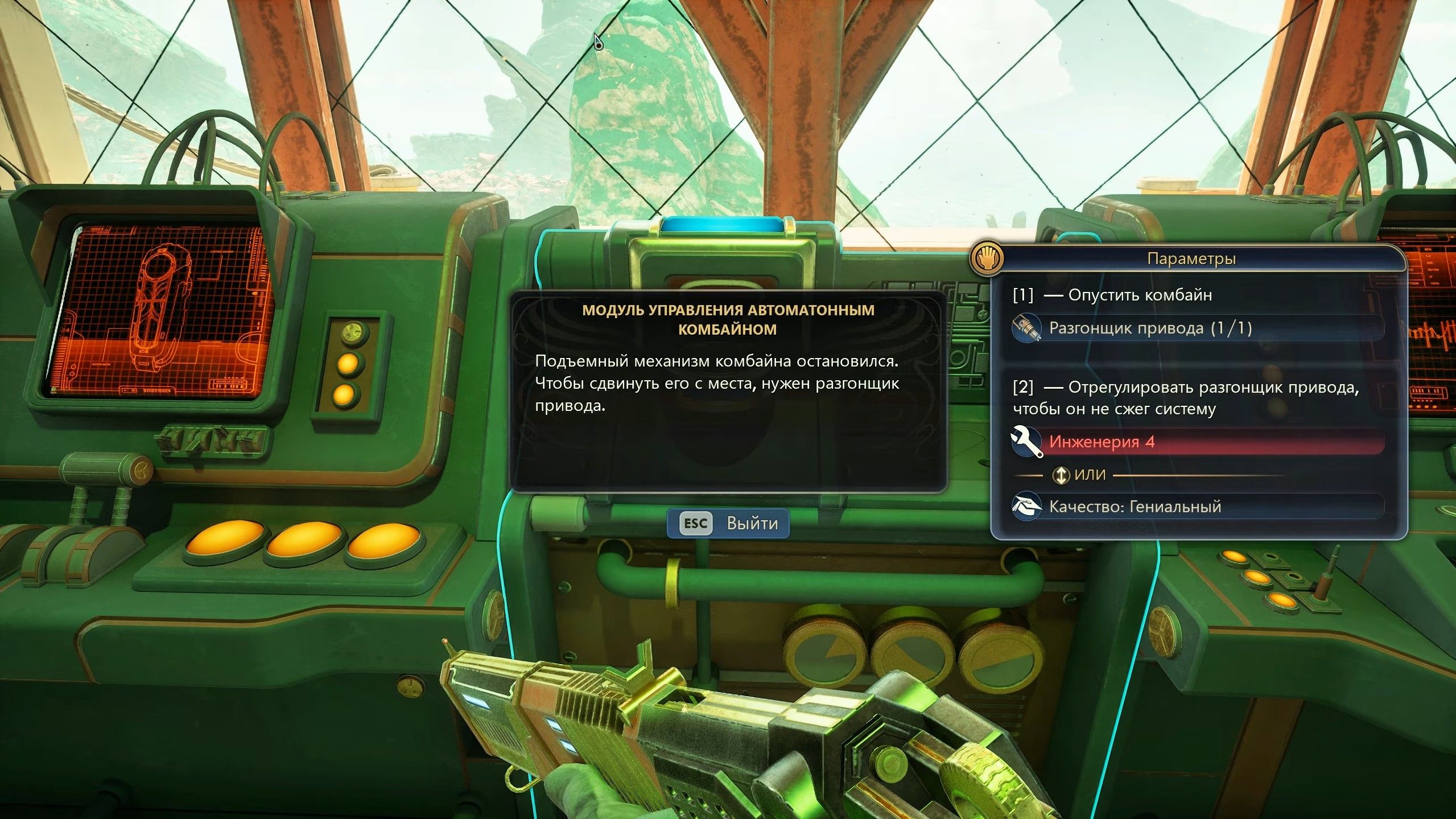Click the ESC key icon next to Выйти
Image resolution: width=1456 pixels, height=819 pixels.
(x=695, y=524)
